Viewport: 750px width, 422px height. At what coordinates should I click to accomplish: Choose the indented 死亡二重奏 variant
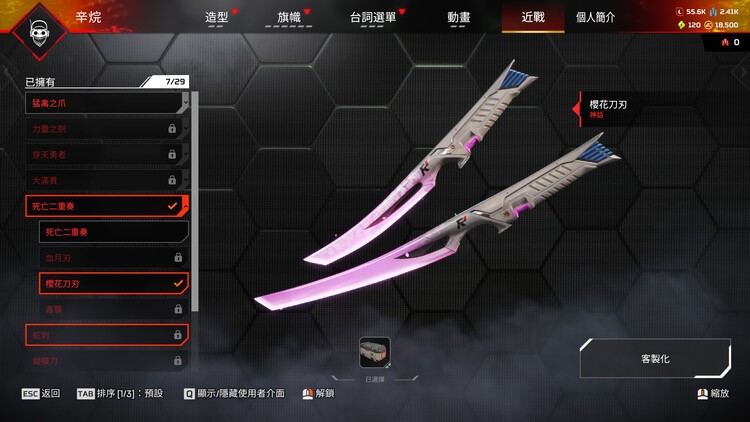click(113, 232)
